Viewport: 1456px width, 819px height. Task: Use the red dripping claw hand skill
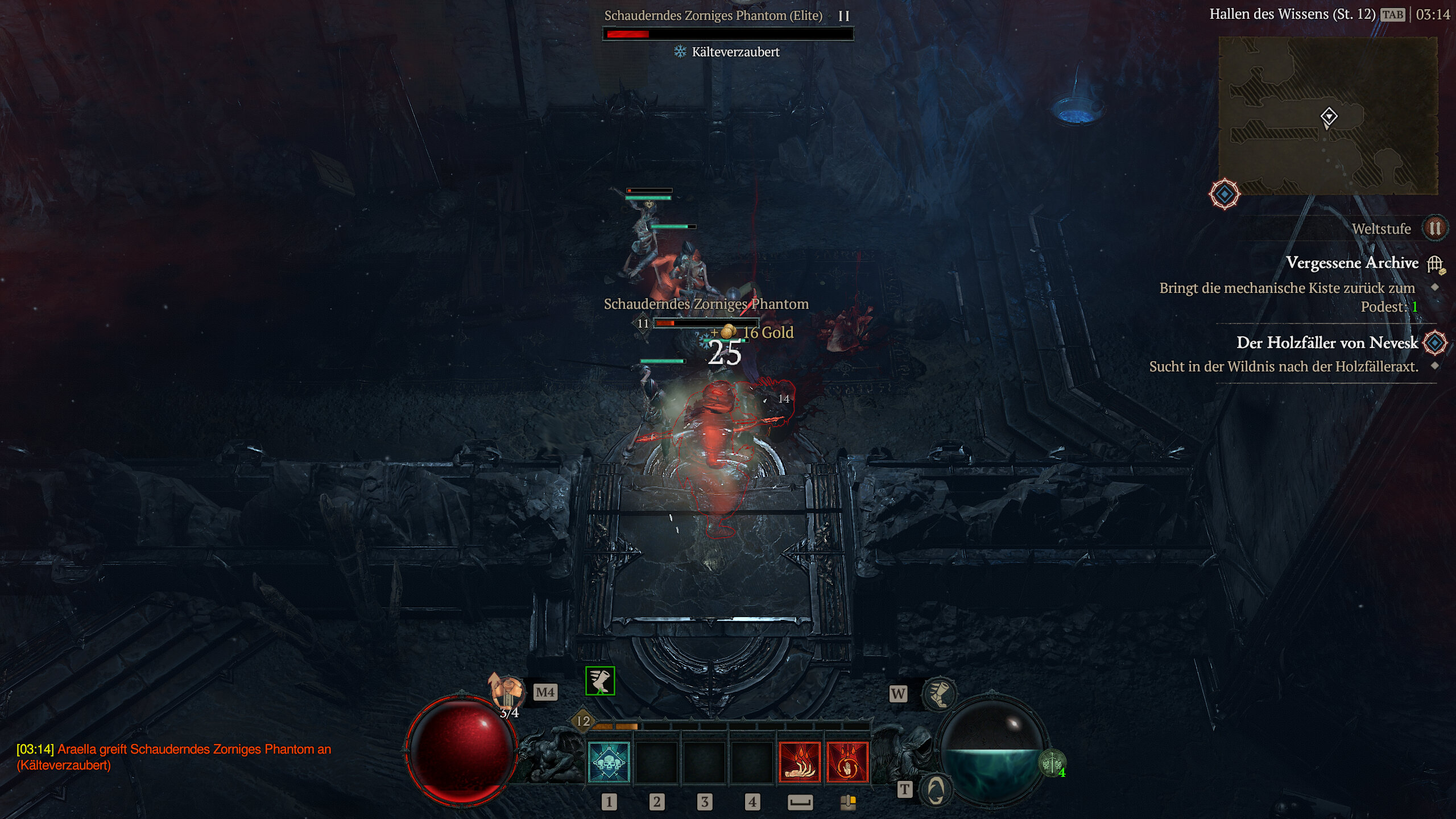(x=799, y=762)
